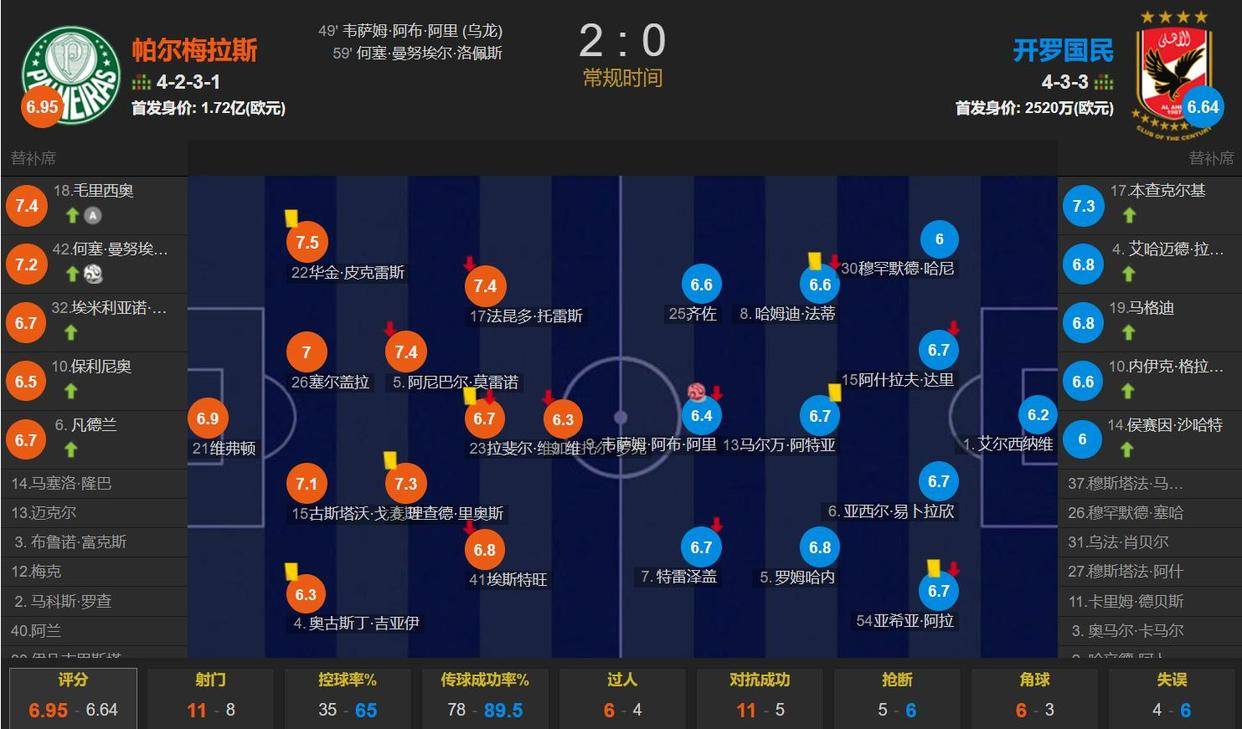Show the 角球 corners stat tab
The height and width of the screenshot is (729, 1242).
[x=1034, y=695]
